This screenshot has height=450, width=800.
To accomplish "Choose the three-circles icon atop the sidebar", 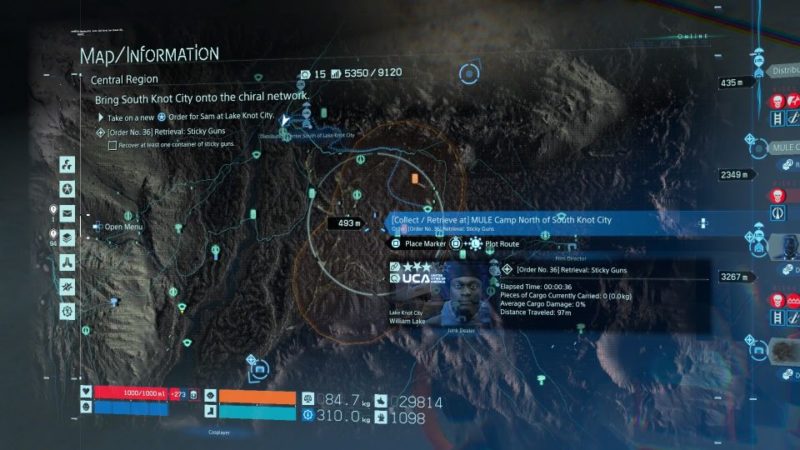I will 67,164.
